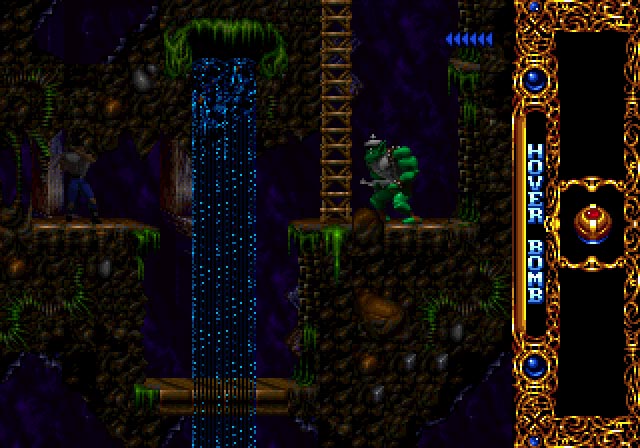The height and width of the screenshot is (448, 640).
Task: Select the Hover Bomb item icon
Action: point(595,222)
